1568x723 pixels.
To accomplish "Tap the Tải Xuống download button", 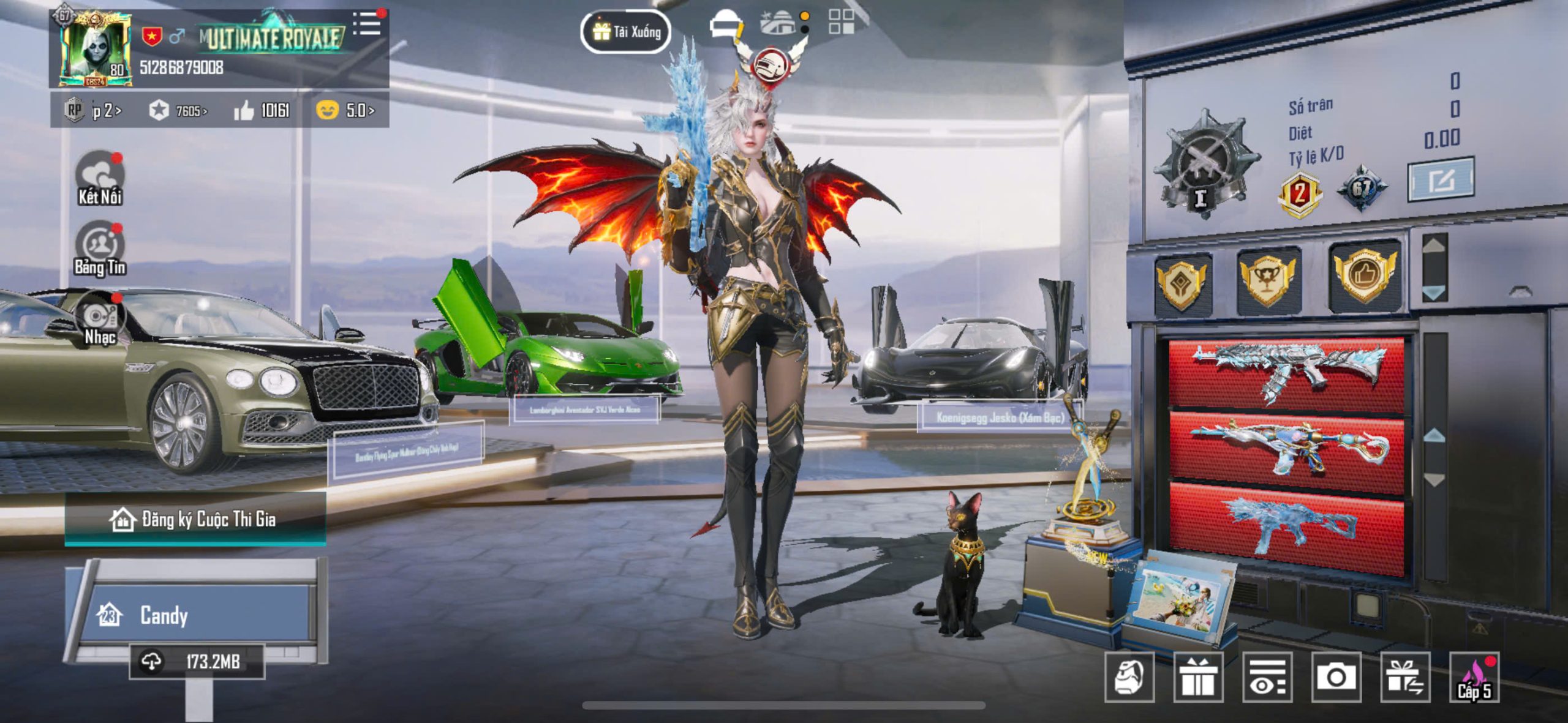I will 625,32.
